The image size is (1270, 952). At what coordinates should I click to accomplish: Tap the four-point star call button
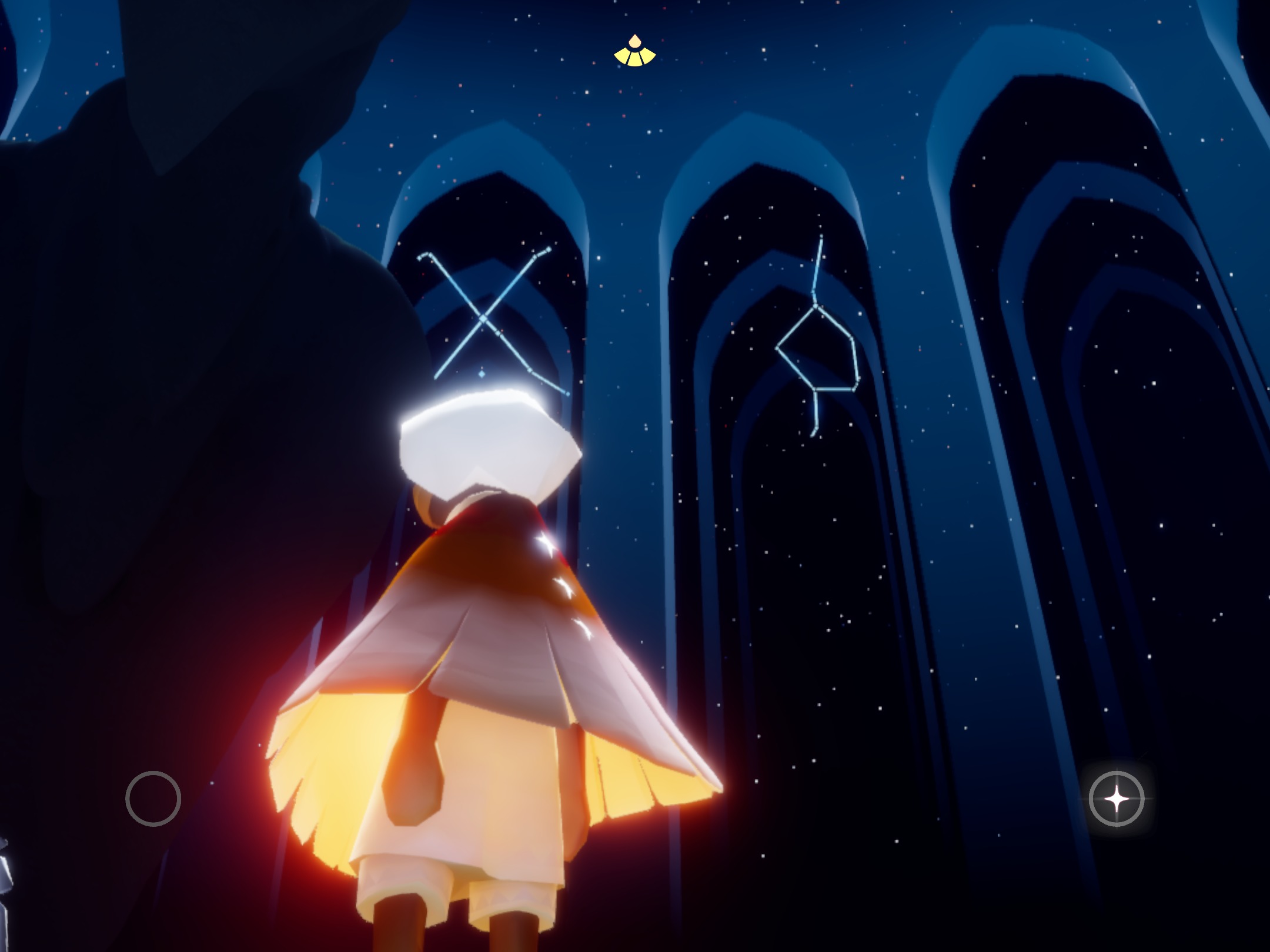(x=1116, y=799)
